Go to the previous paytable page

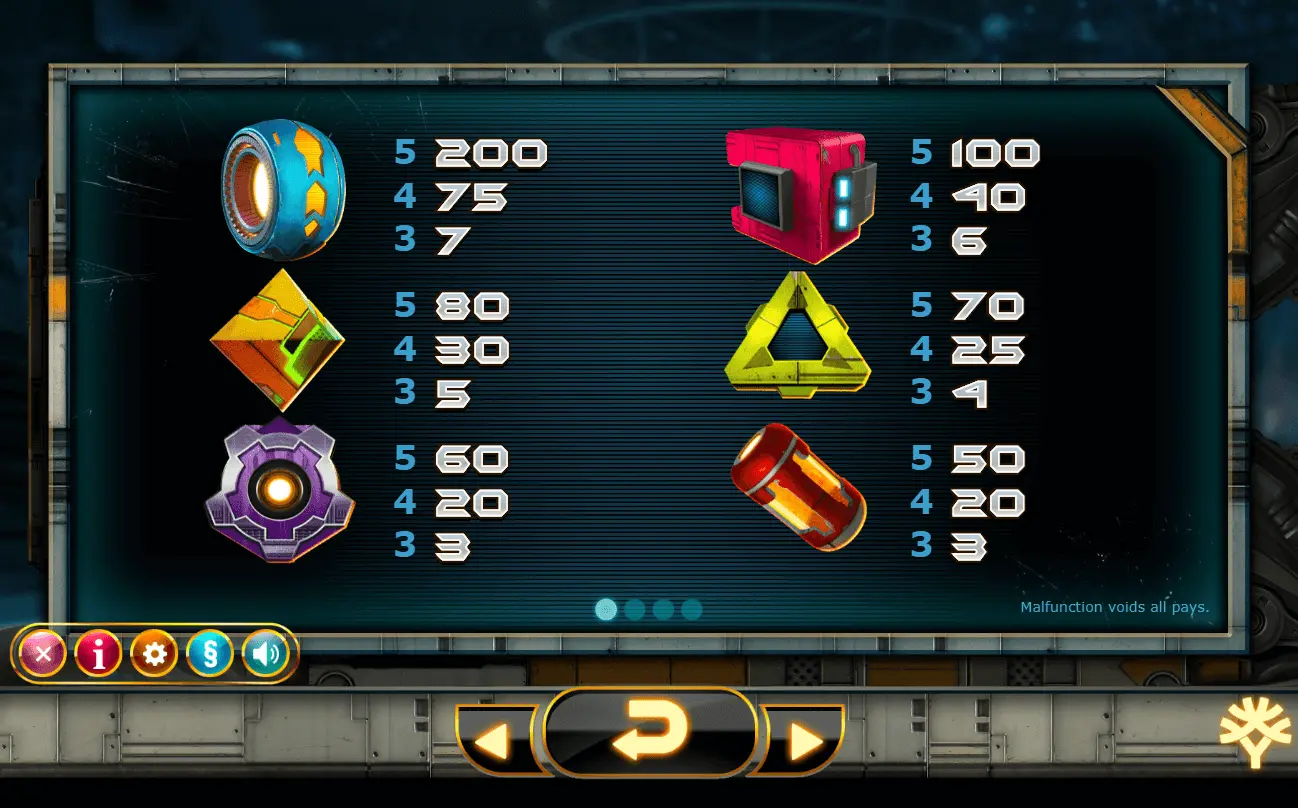tap(492, 741)
